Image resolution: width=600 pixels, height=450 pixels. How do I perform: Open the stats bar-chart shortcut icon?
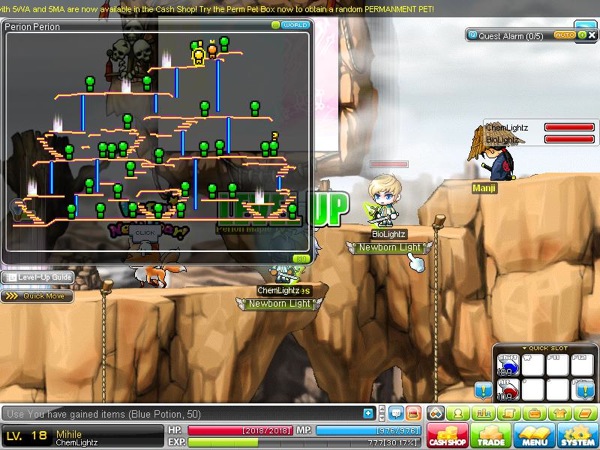pyautogui.click(x=482, y=412)
